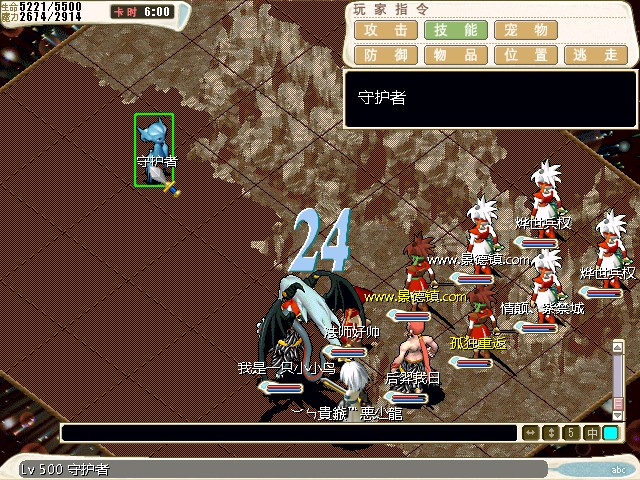The height and width of the screenshot is (480, 640).
Task: Toggle the chat horizontal resize arrow button
Action: tap(531, 433)
